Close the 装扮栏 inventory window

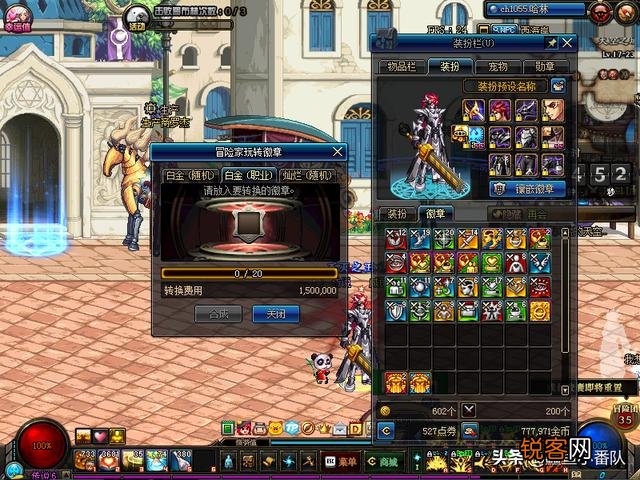coord(567,43)
